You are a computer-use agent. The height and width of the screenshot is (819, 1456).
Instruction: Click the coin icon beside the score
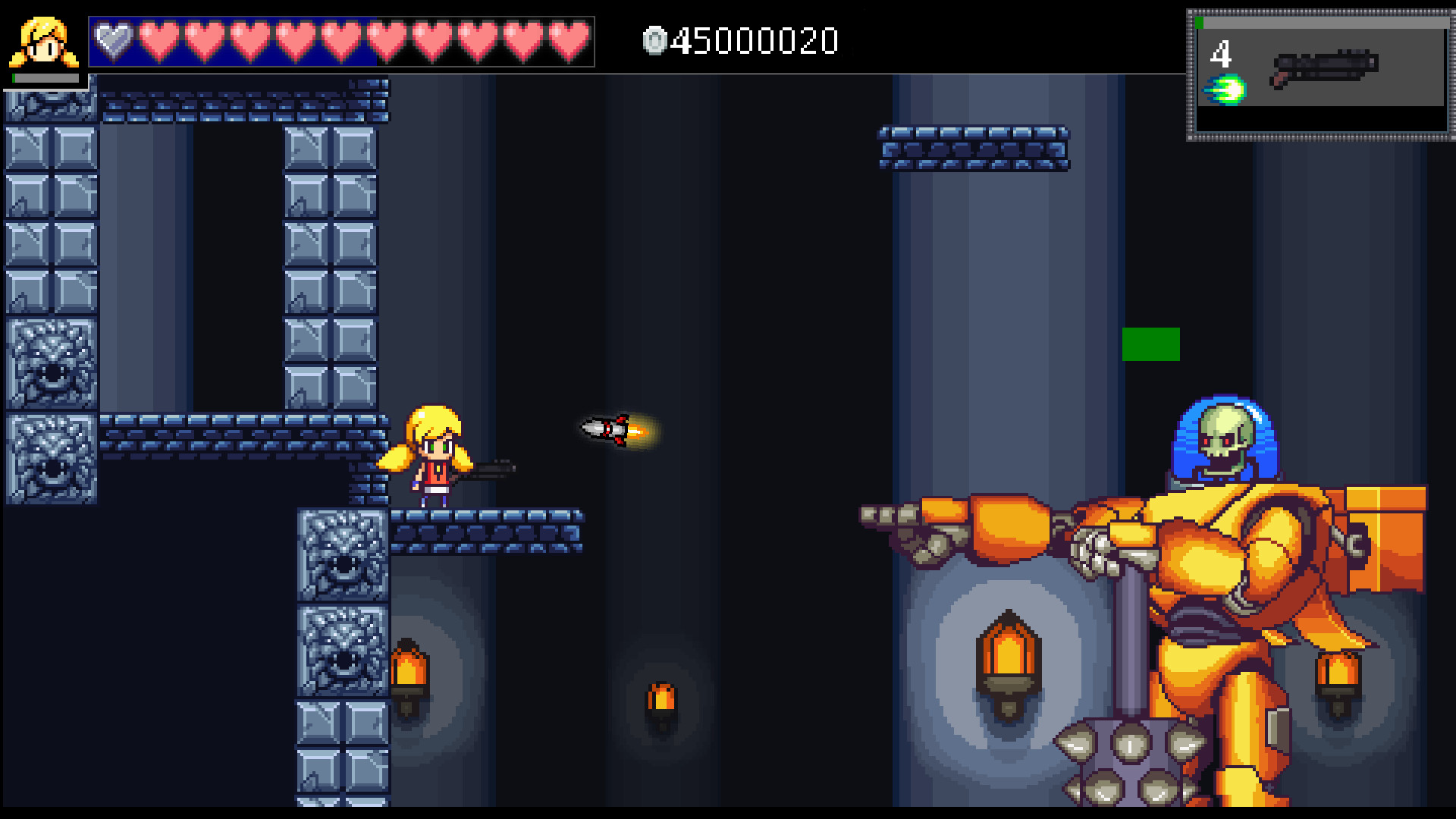click(657, 42)
